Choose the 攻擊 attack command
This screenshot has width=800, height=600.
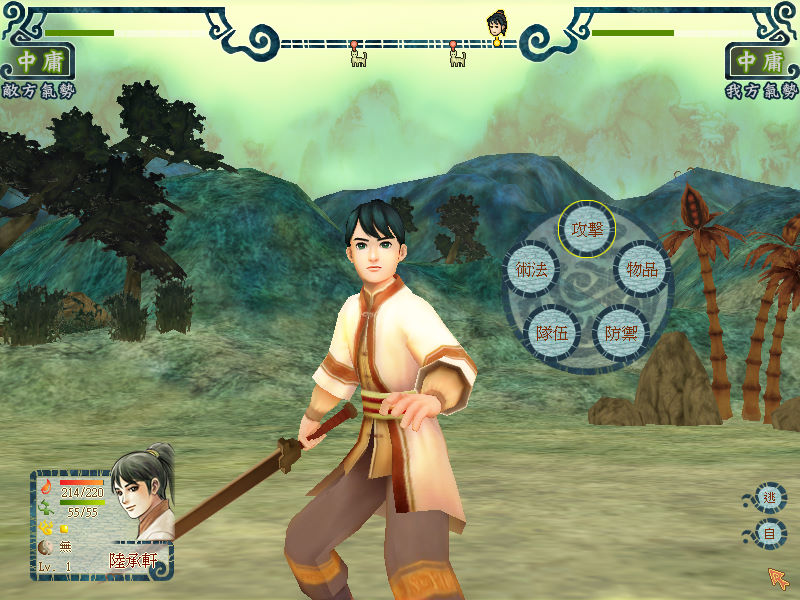tap(587, 228)
